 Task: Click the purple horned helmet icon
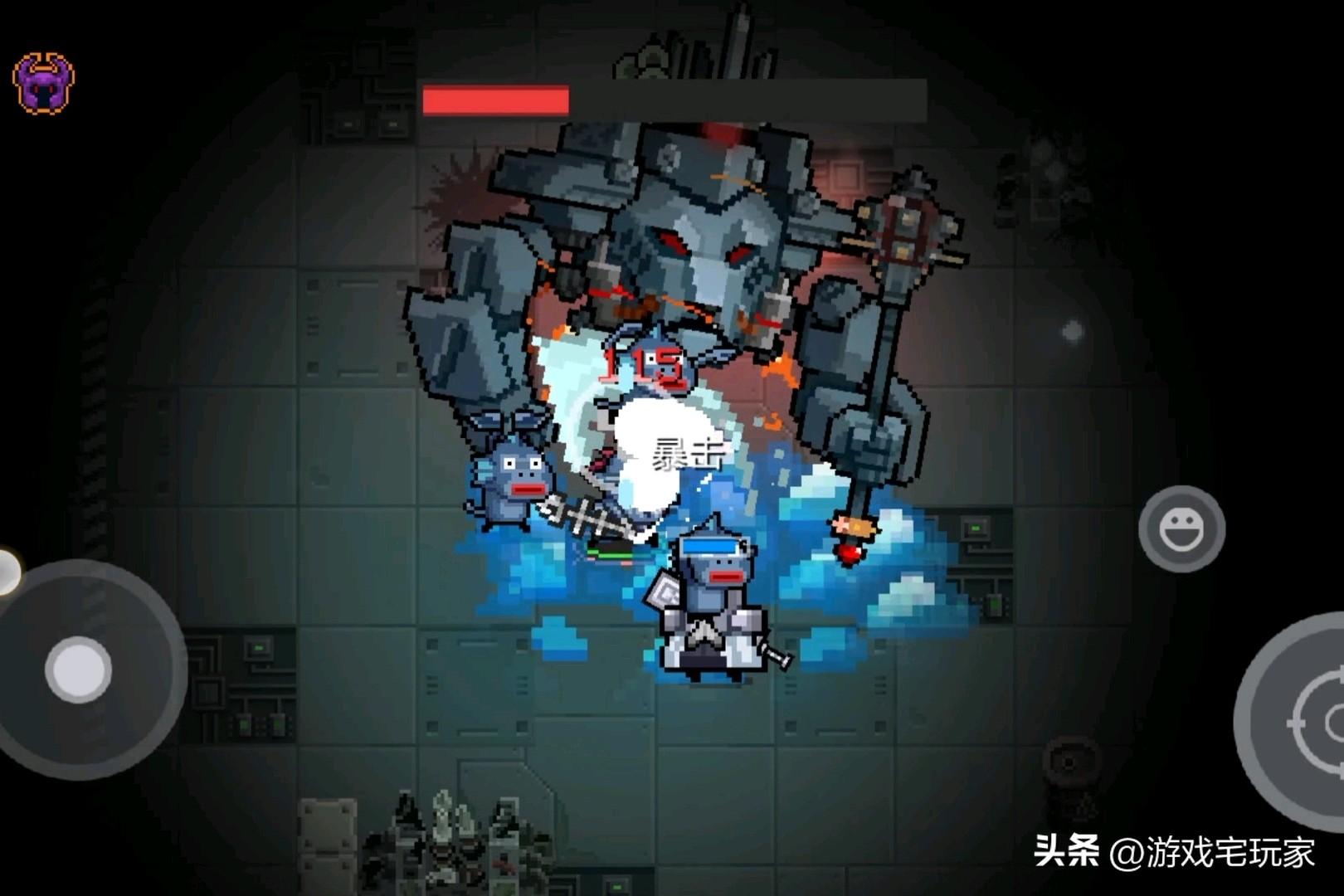pyautogui.click(x=43, y=82)
